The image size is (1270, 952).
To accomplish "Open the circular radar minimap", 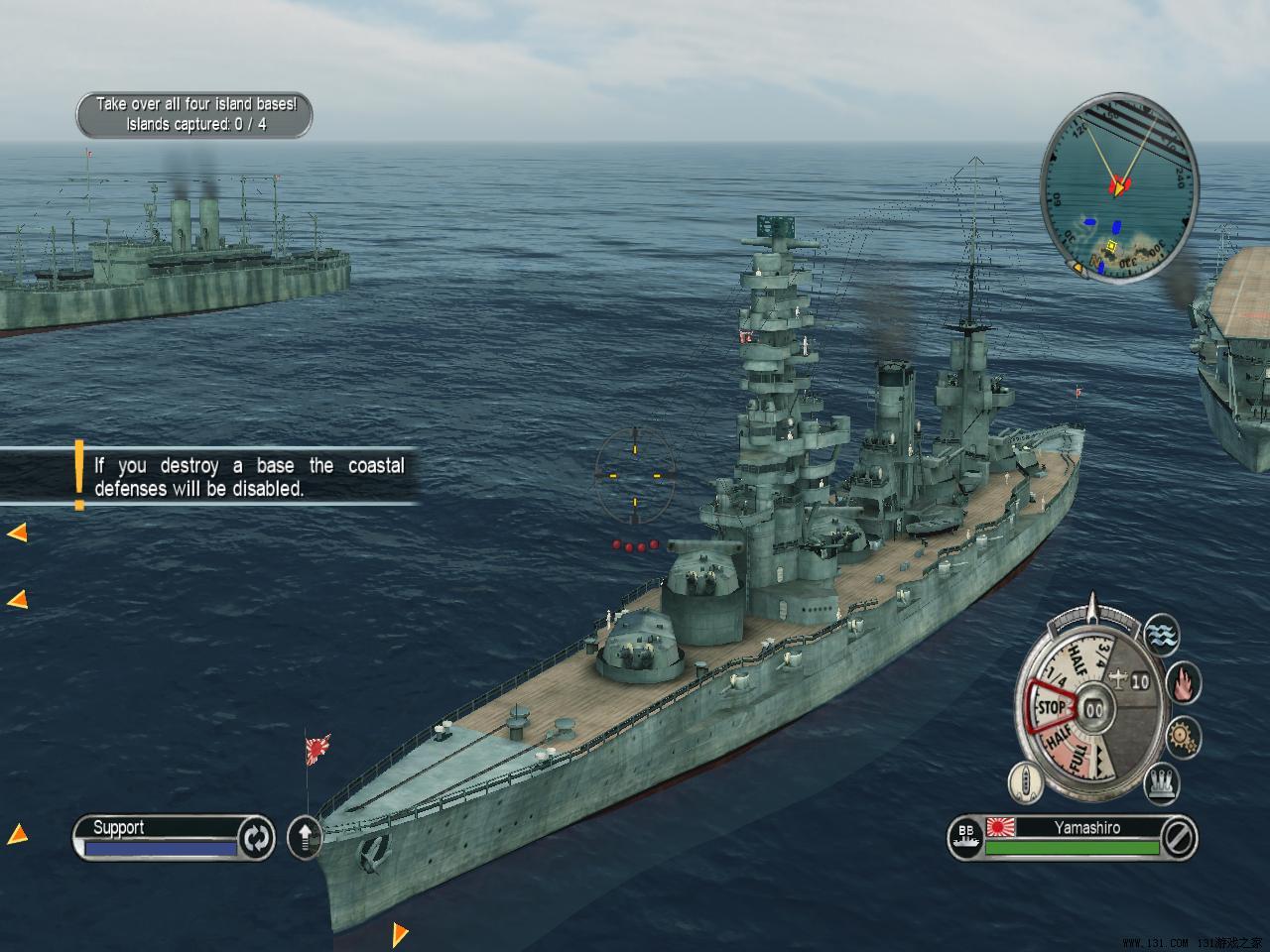I will [x=1119, y=188].
